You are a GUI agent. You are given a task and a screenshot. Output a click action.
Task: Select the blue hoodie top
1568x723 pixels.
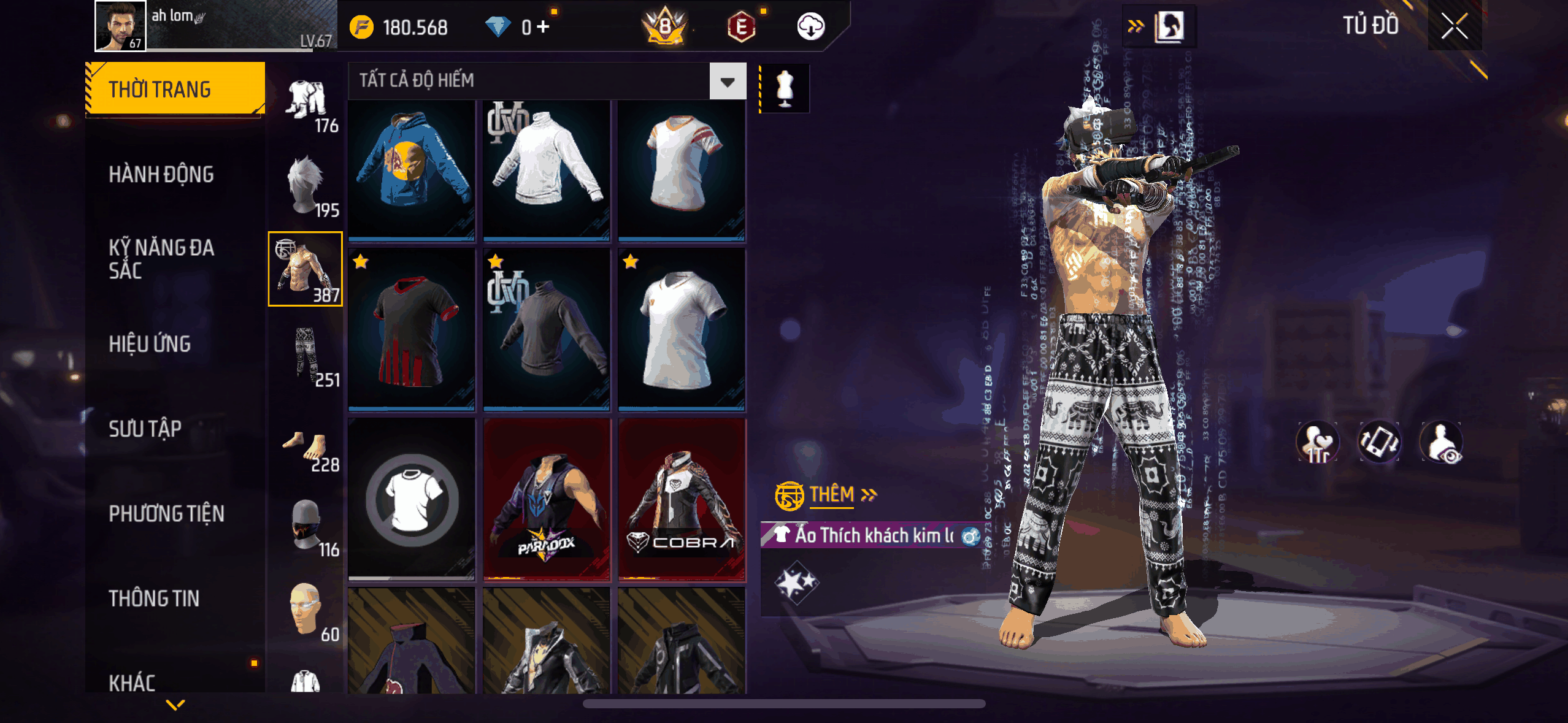pyautogui.click(x=412, y=169)
